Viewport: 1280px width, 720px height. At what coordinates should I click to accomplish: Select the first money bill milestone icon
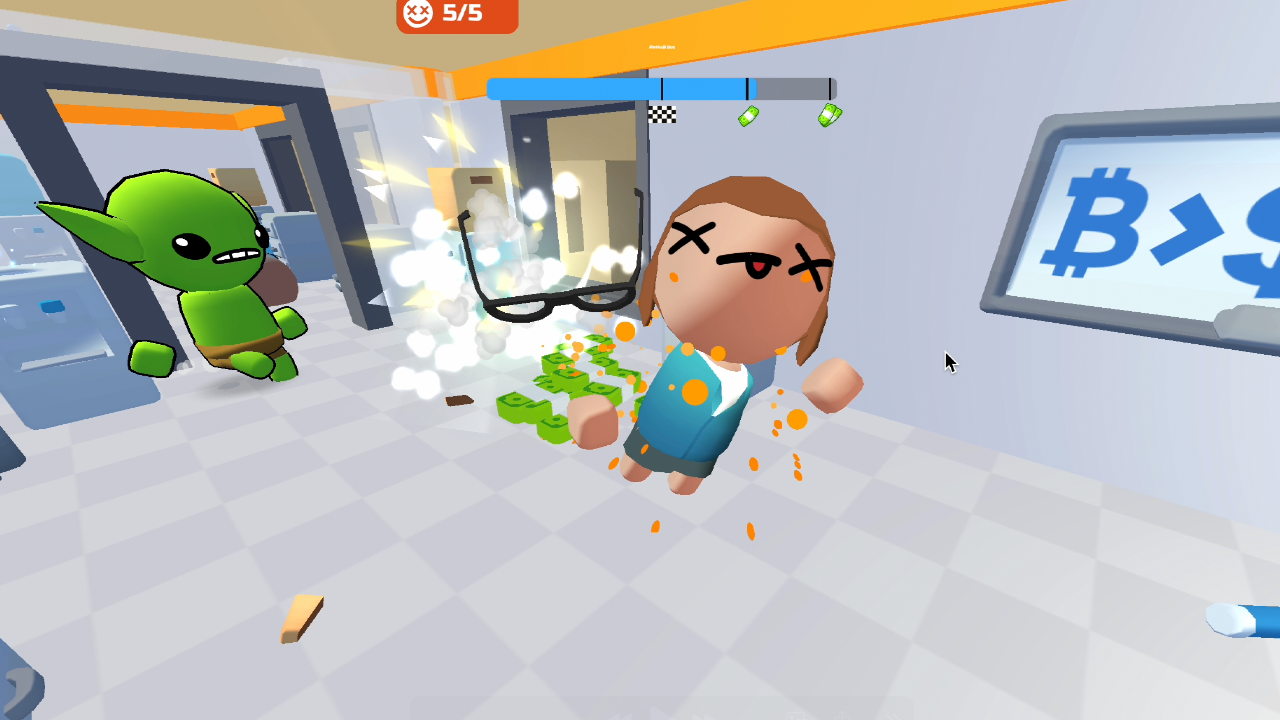[748, 115]
